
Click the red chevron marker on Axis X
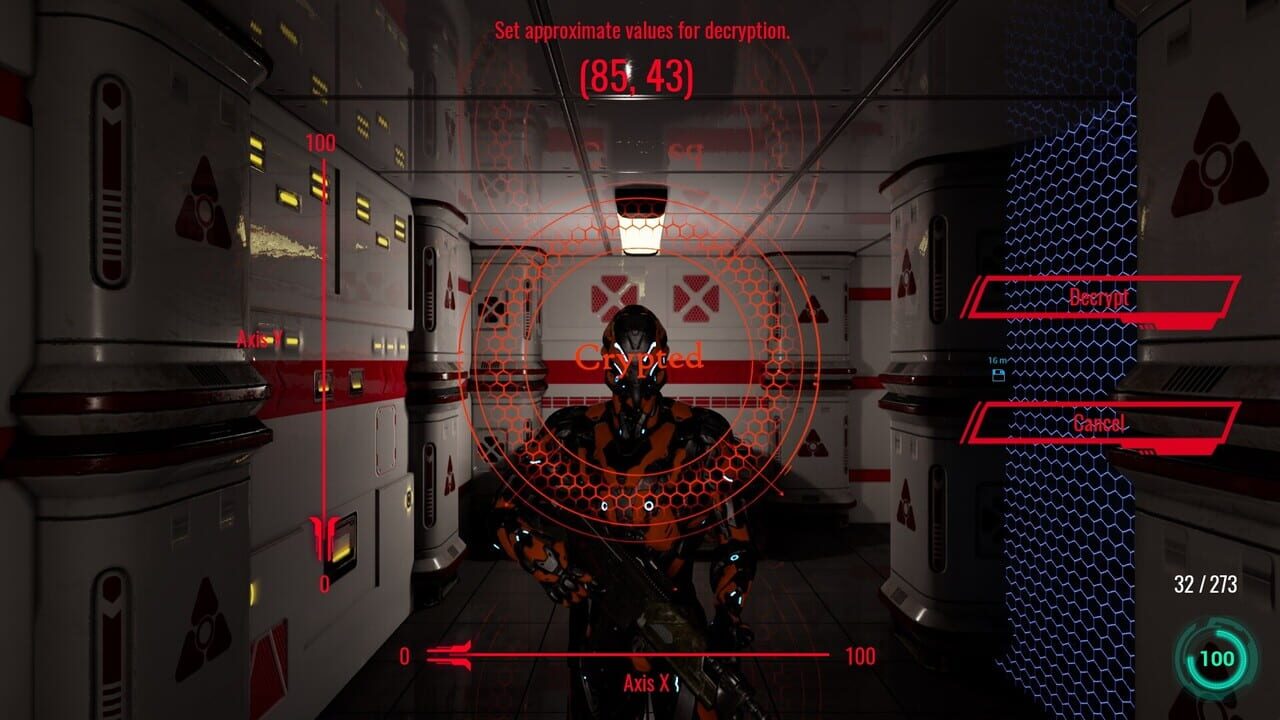(449, 653)
